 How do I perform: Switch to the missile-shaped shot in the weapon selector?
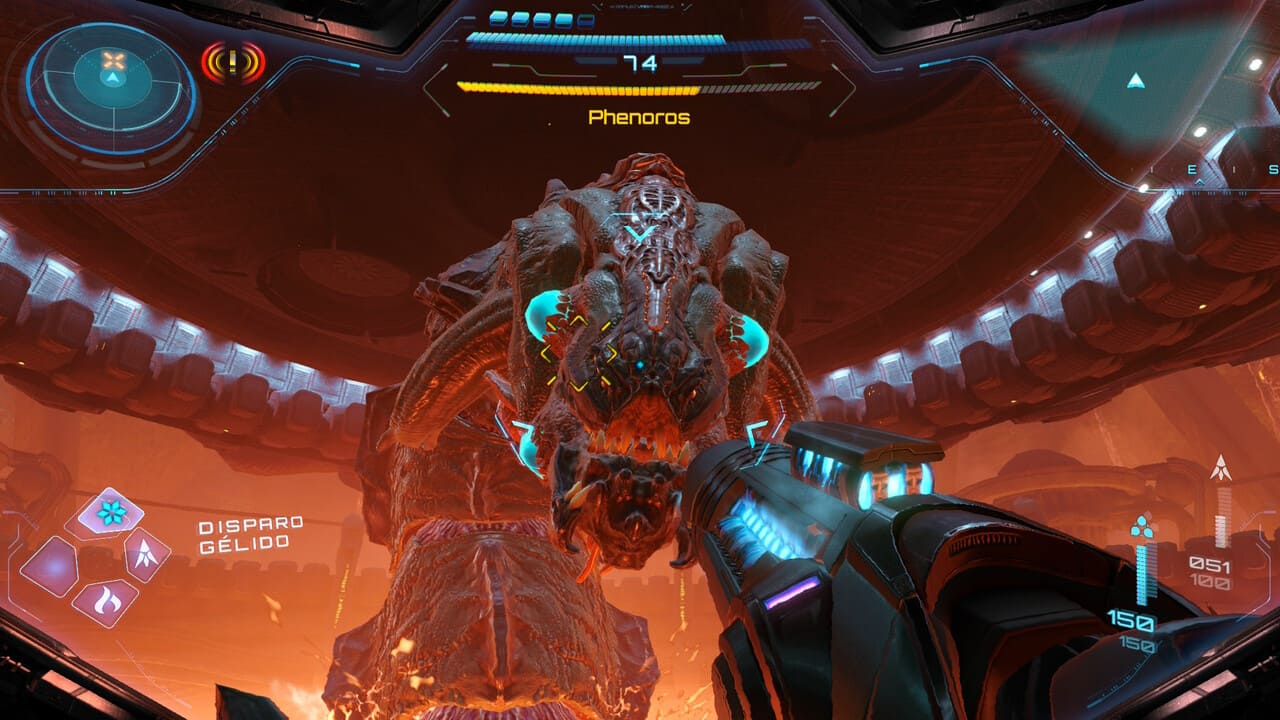pos(146,556)
